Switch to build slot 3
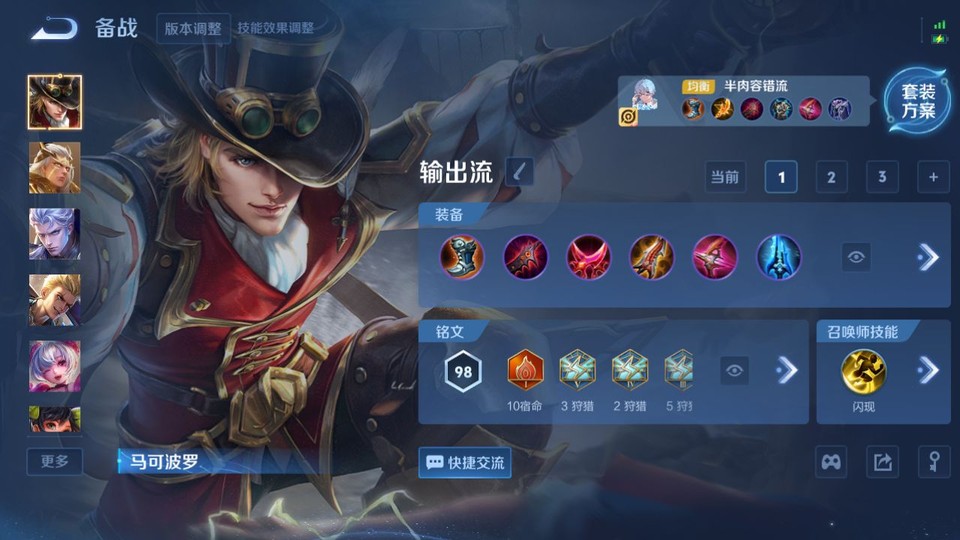Screen dimensions: 960x540 pos(882,177)
